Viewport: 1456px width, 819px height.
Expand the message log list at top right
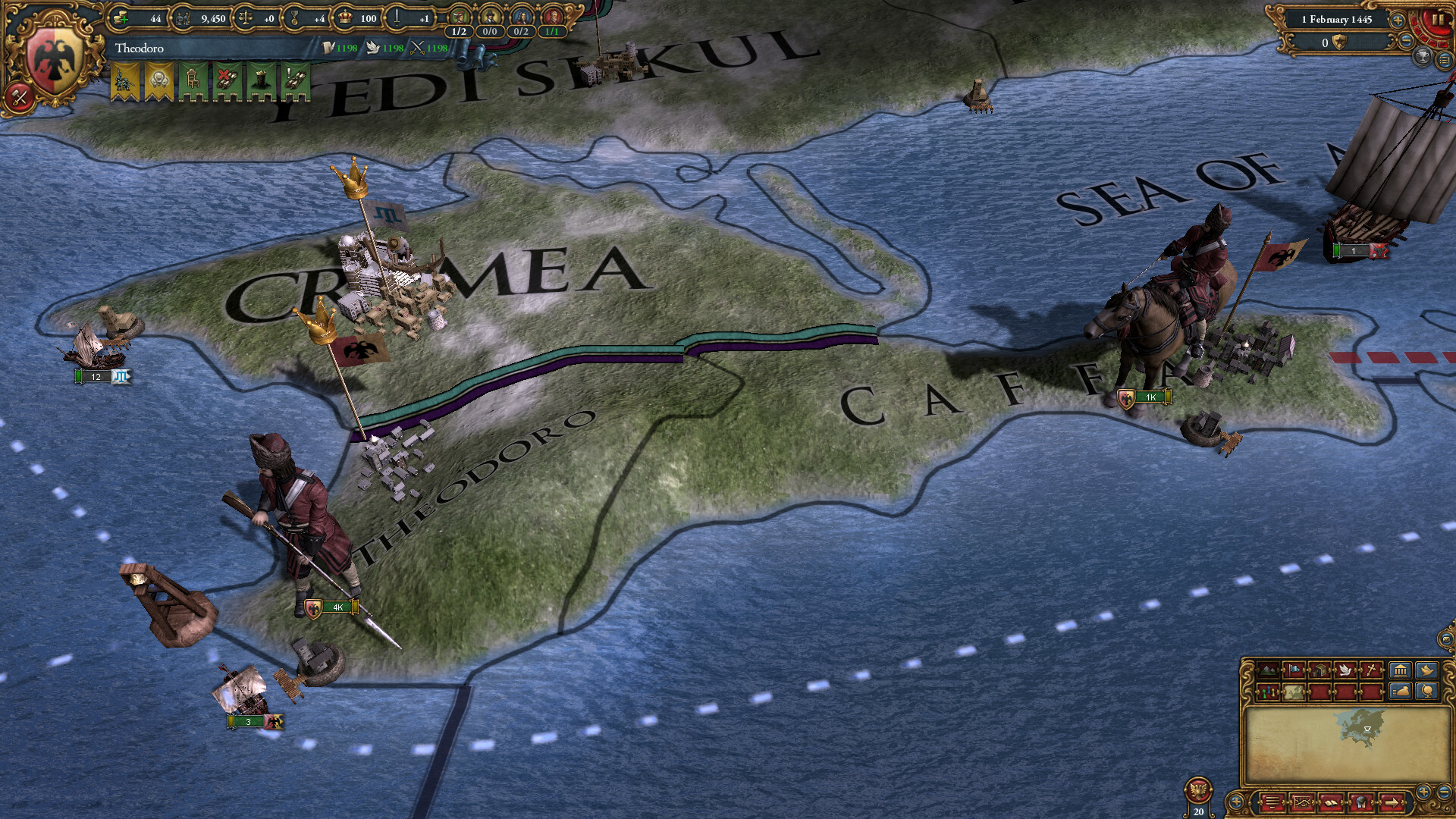pos(1445,59)
